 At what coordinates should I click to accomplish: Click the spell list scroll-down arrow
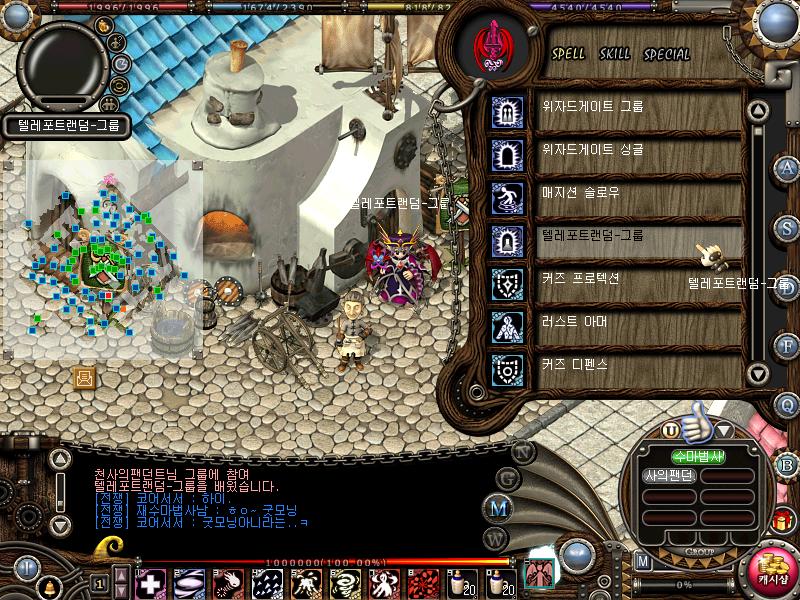[x=758, y=374]
